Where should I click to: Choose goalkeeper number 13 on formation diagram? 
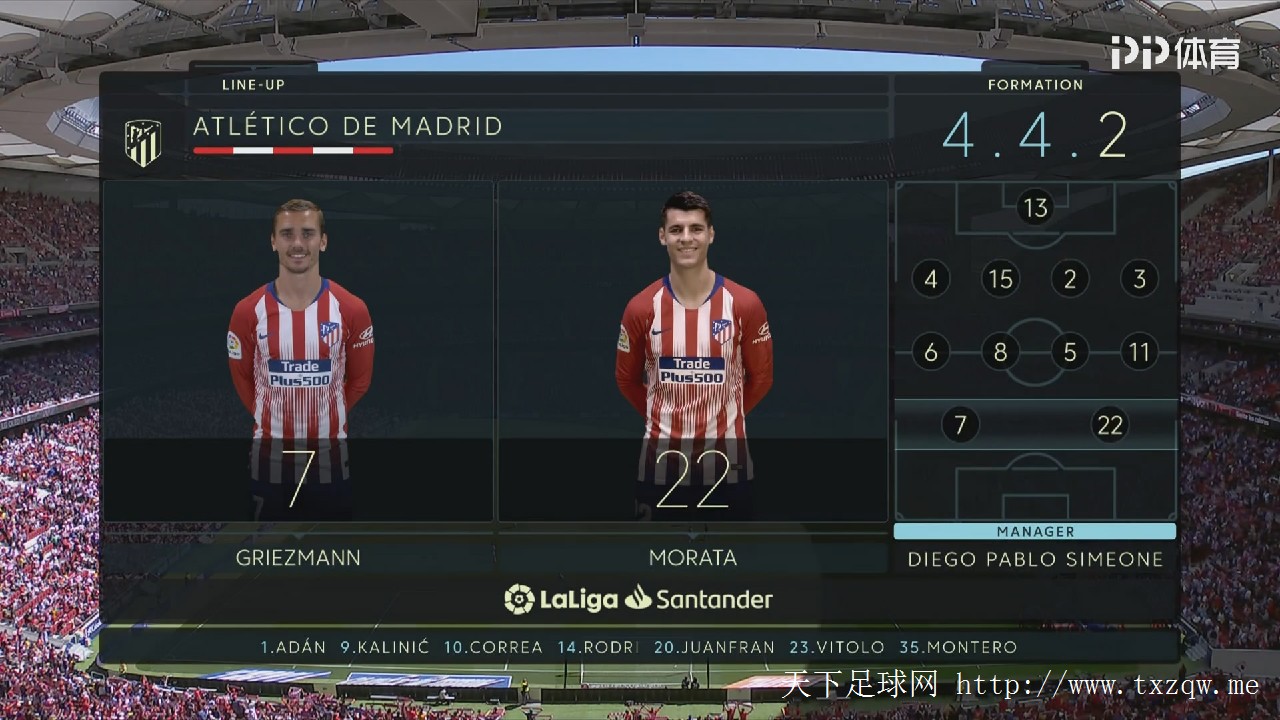(x=1035, y=208)
